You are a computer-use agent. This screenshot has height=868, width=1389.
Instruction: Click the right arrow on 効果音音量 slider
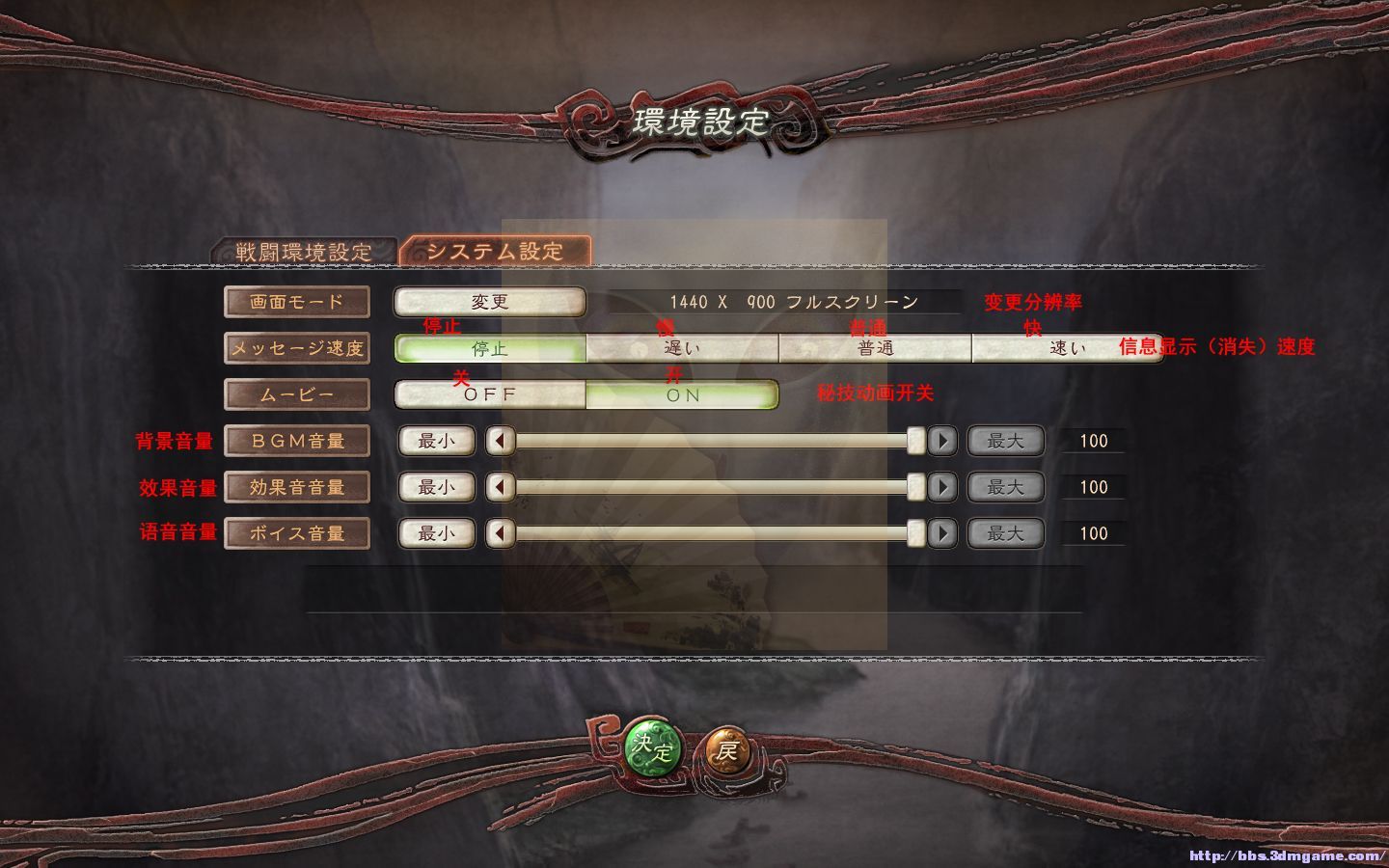[x=943, y=487]
